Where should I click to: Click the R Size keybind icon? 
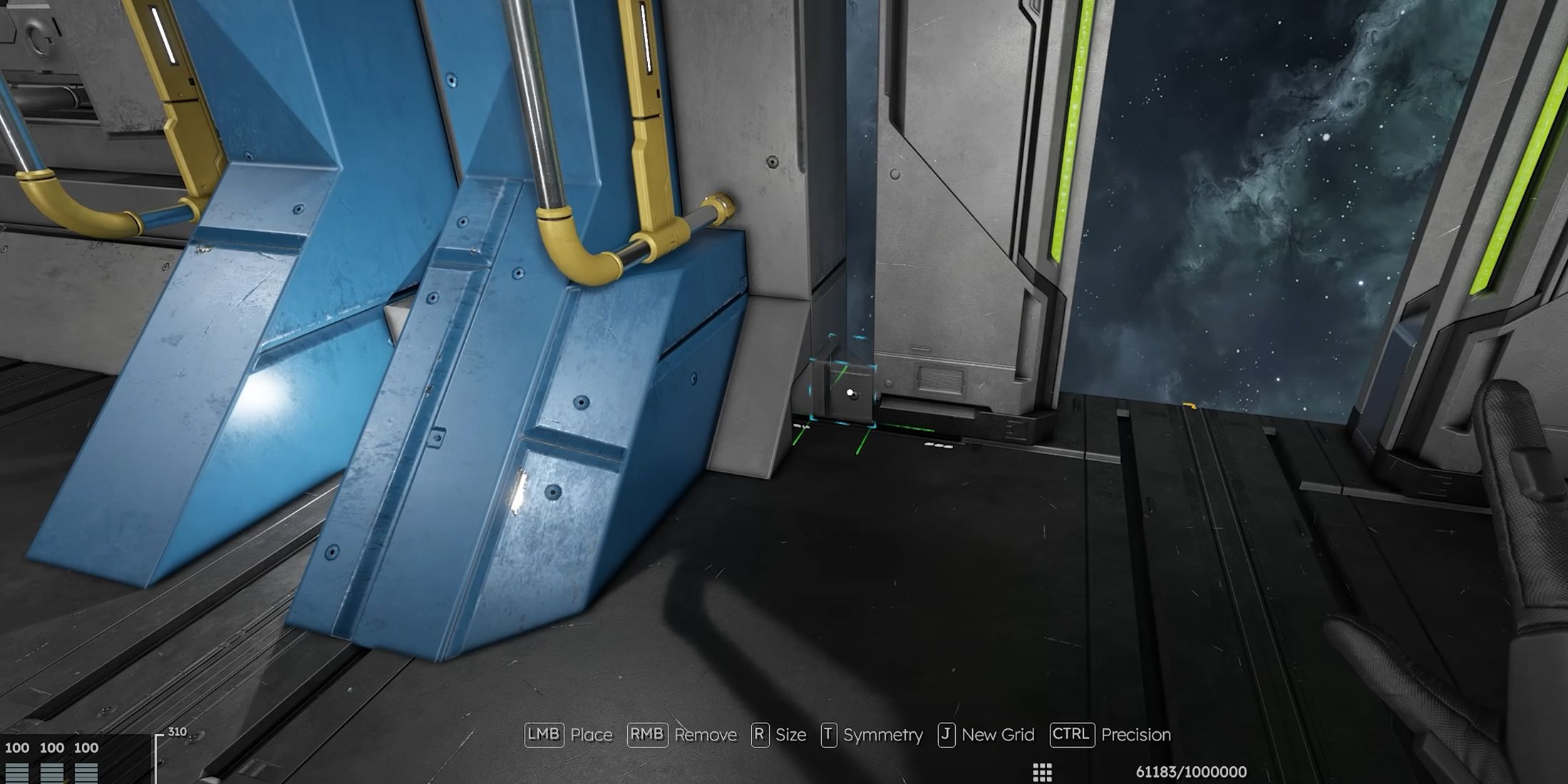tap(760, 735)
